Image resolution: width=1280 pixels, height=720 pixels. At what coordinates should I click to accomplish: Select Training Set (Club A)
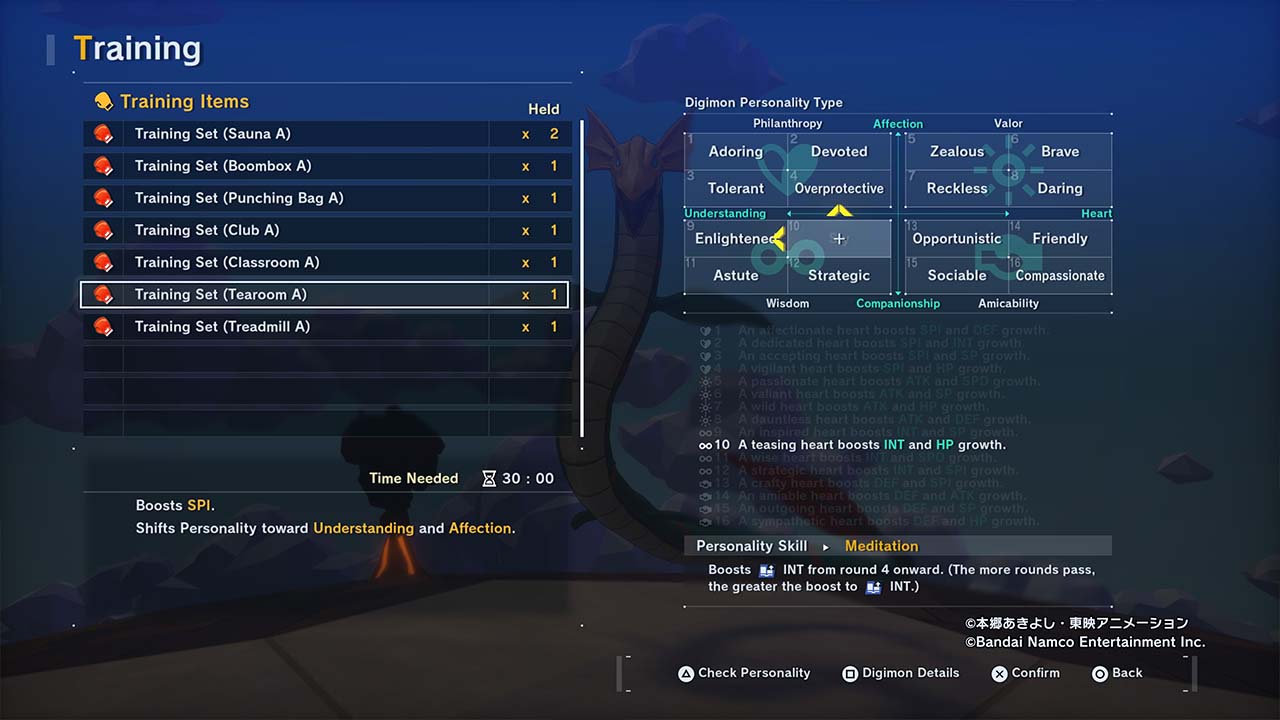325,230
